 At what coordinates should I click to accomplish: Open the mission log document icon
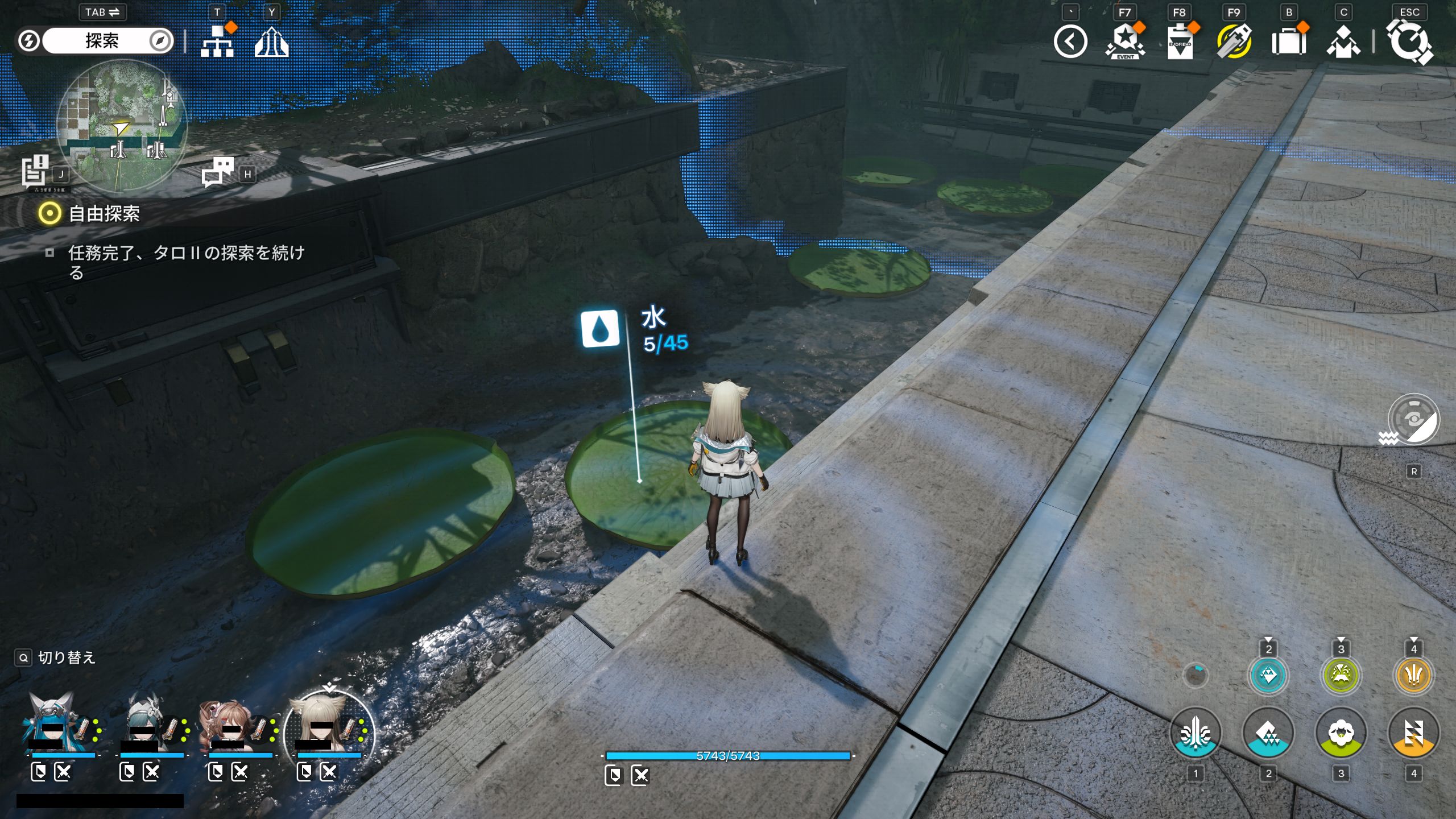[35, 171]
